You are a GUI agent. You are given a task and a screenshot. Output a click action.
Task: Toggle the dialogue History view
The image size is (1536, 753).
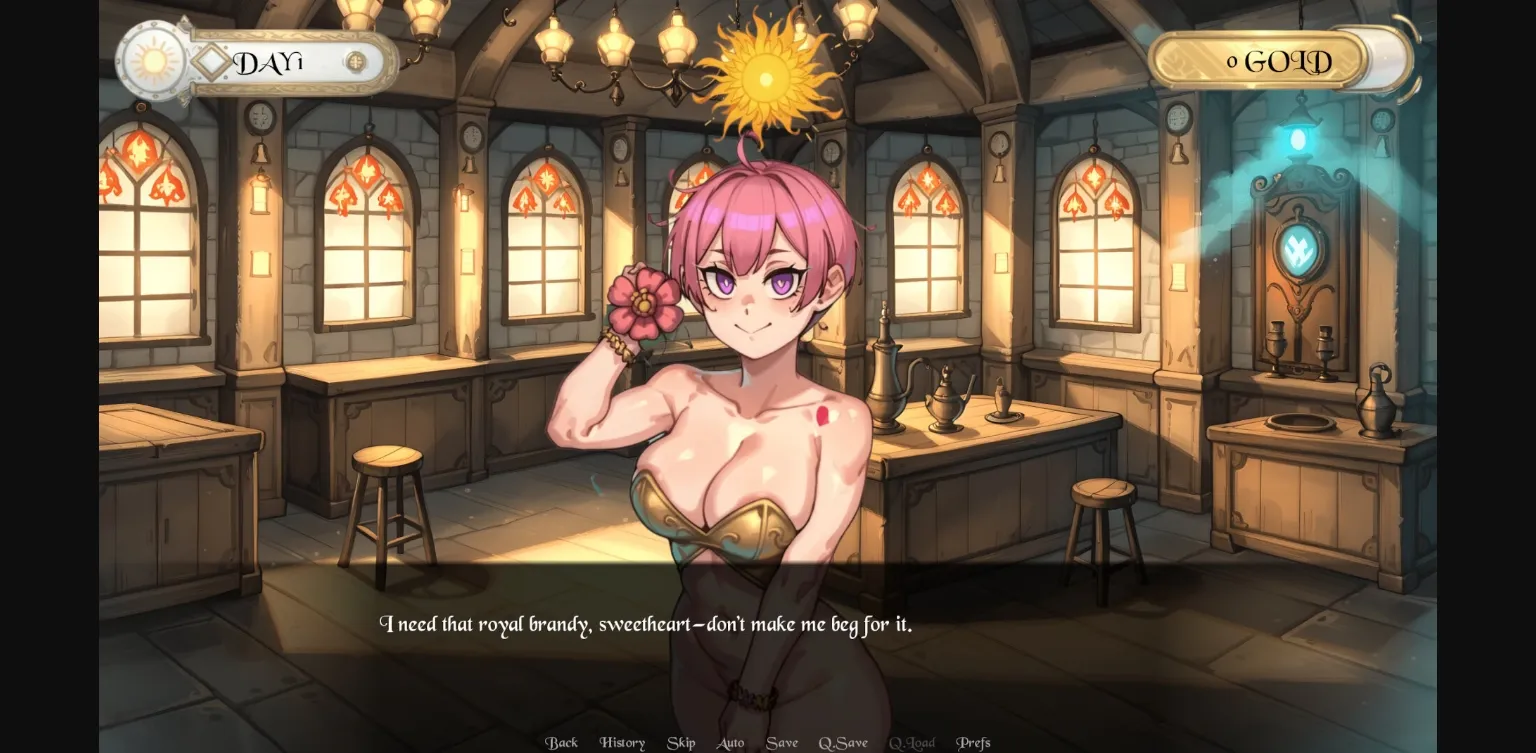[x=621, y=742]
